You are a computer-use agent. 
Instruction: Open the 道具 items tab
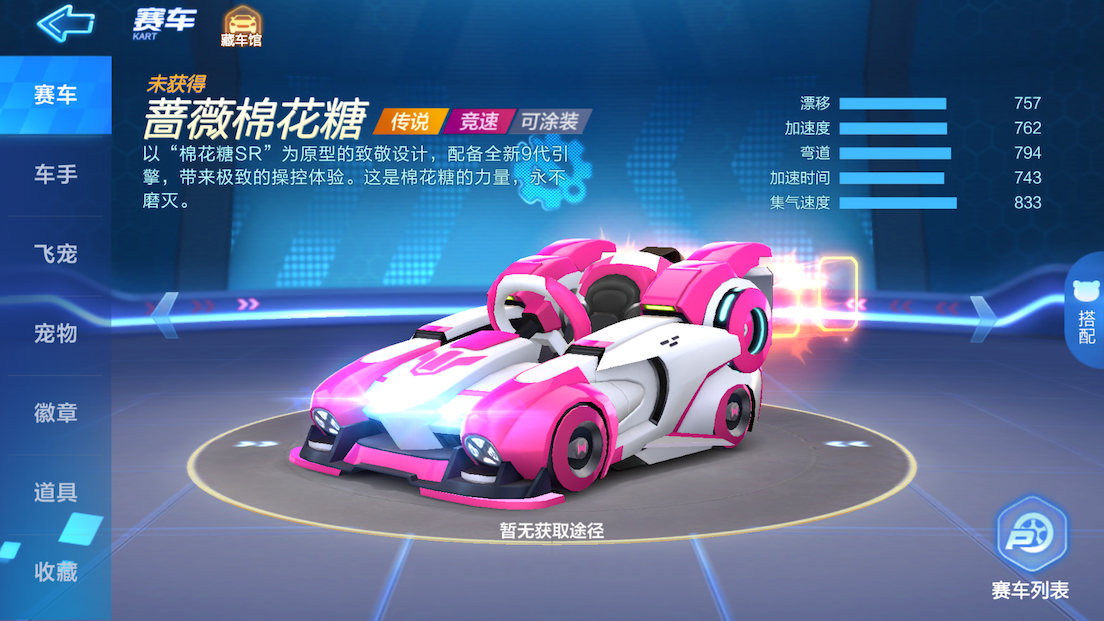(x=55, y=492)
